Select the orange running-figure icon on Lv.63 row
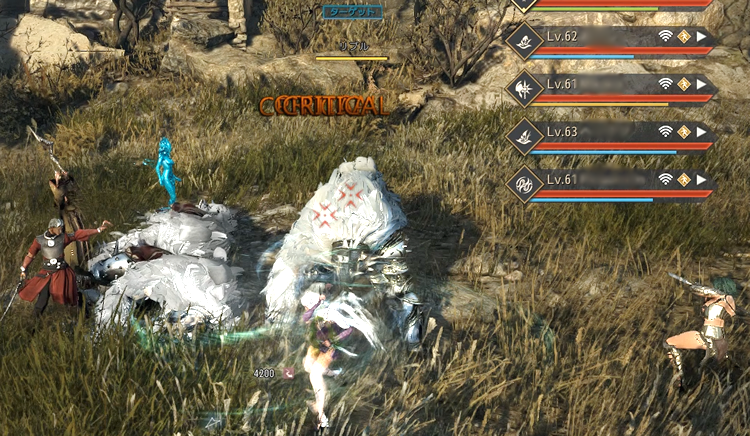 [x=684, y=131]
